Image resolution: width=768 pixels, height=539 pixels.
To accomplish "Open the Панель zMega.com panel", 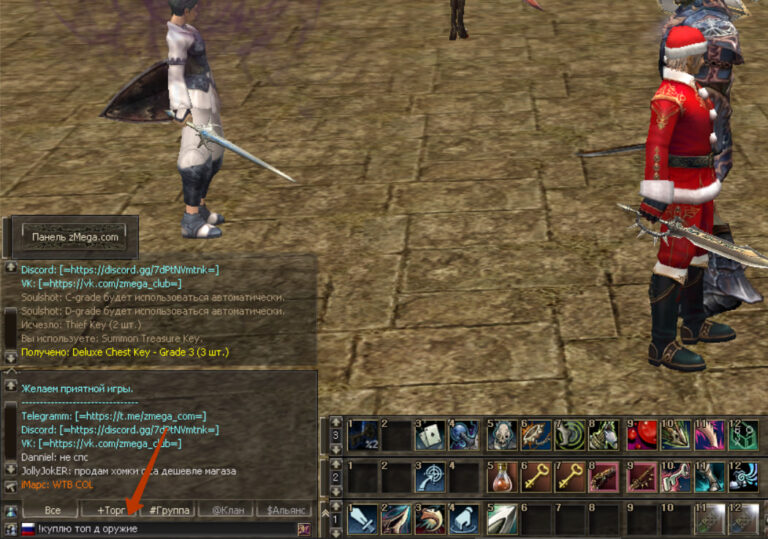I will [x=75, y=237].
